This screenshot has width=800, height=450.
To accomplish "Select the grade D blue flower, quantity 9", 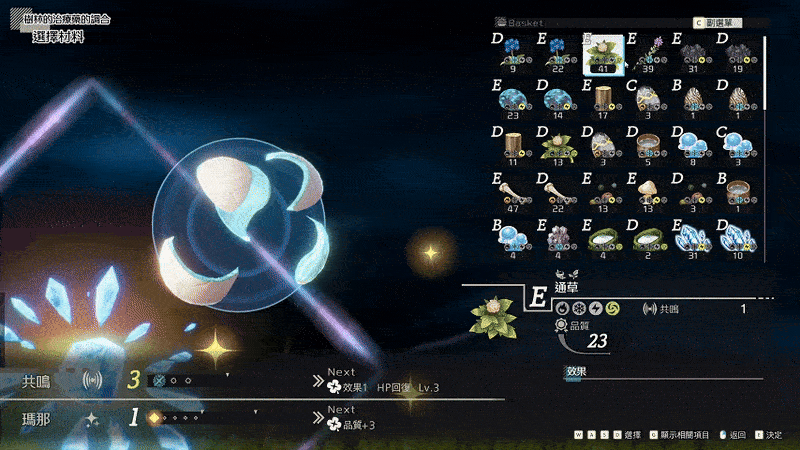I will pyautogui.click(x=512, y=54).
